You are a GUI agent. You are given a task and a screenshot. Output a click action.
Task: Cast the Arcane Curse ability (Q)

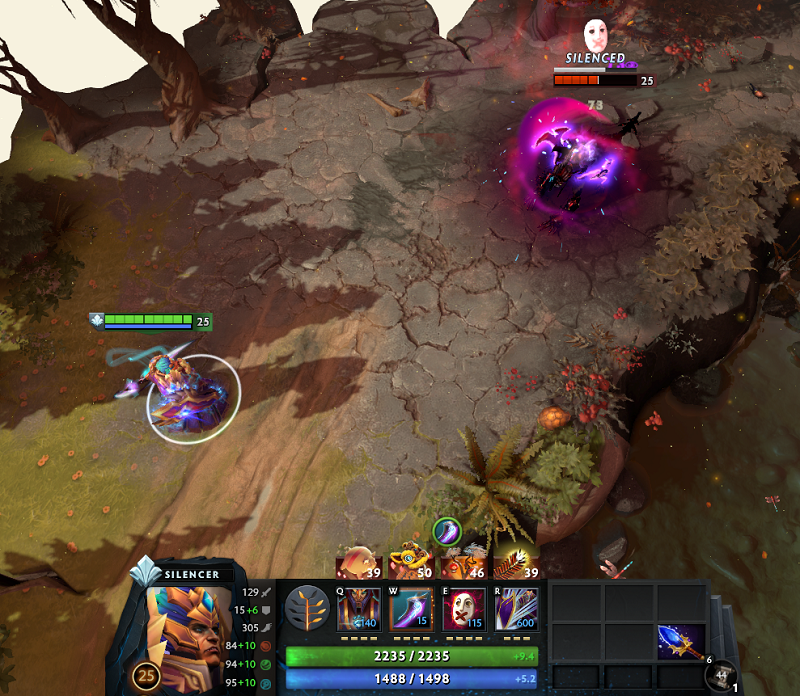pos(359,609)
